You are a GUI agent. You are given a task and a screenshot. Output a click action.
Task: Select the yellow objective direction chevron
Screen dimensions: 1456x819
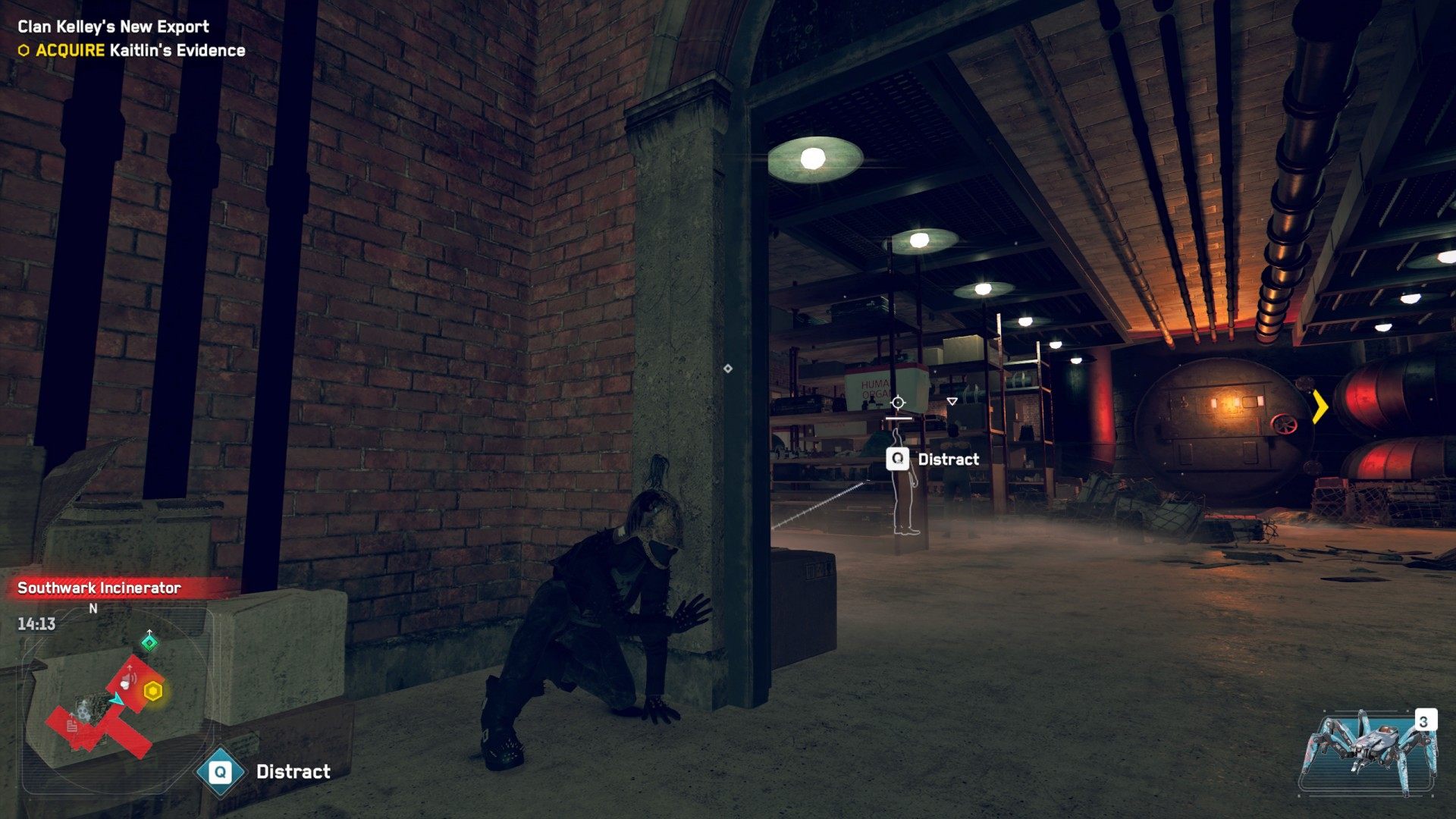1320,406
